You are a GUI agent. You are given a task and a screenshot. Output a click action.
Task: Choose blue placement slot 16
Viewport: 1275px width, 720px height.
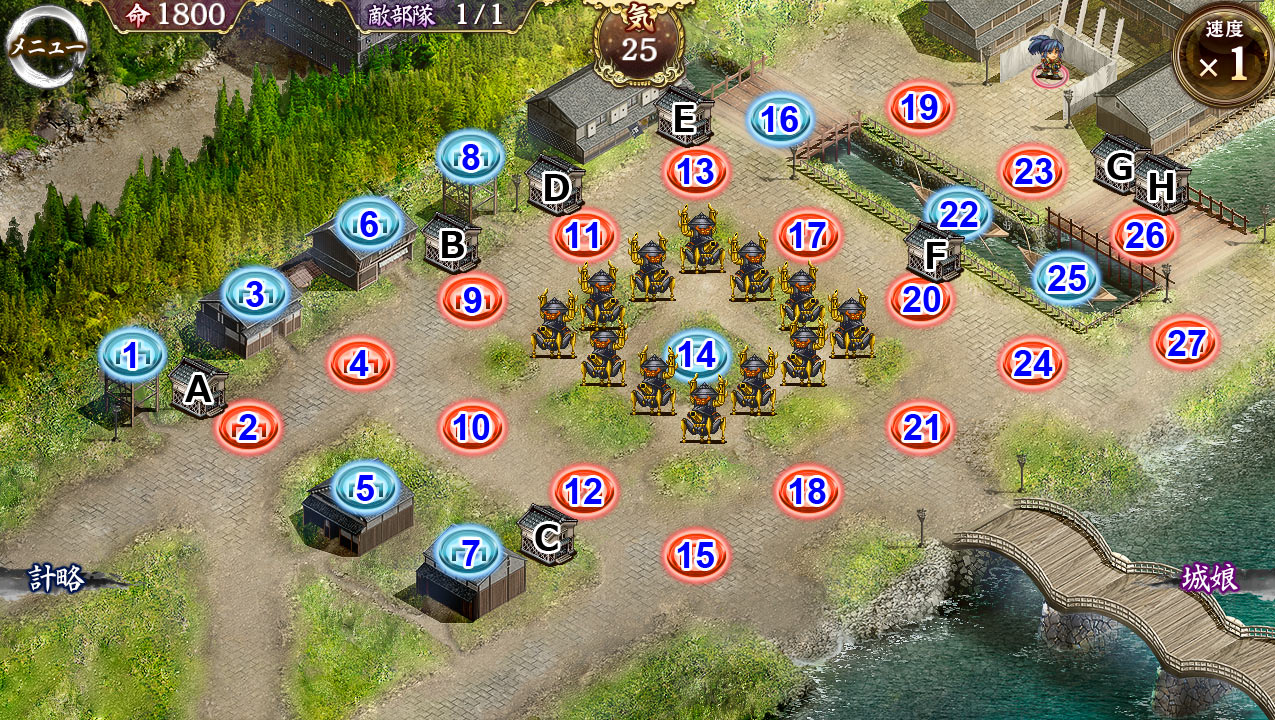tap(780, 120)
